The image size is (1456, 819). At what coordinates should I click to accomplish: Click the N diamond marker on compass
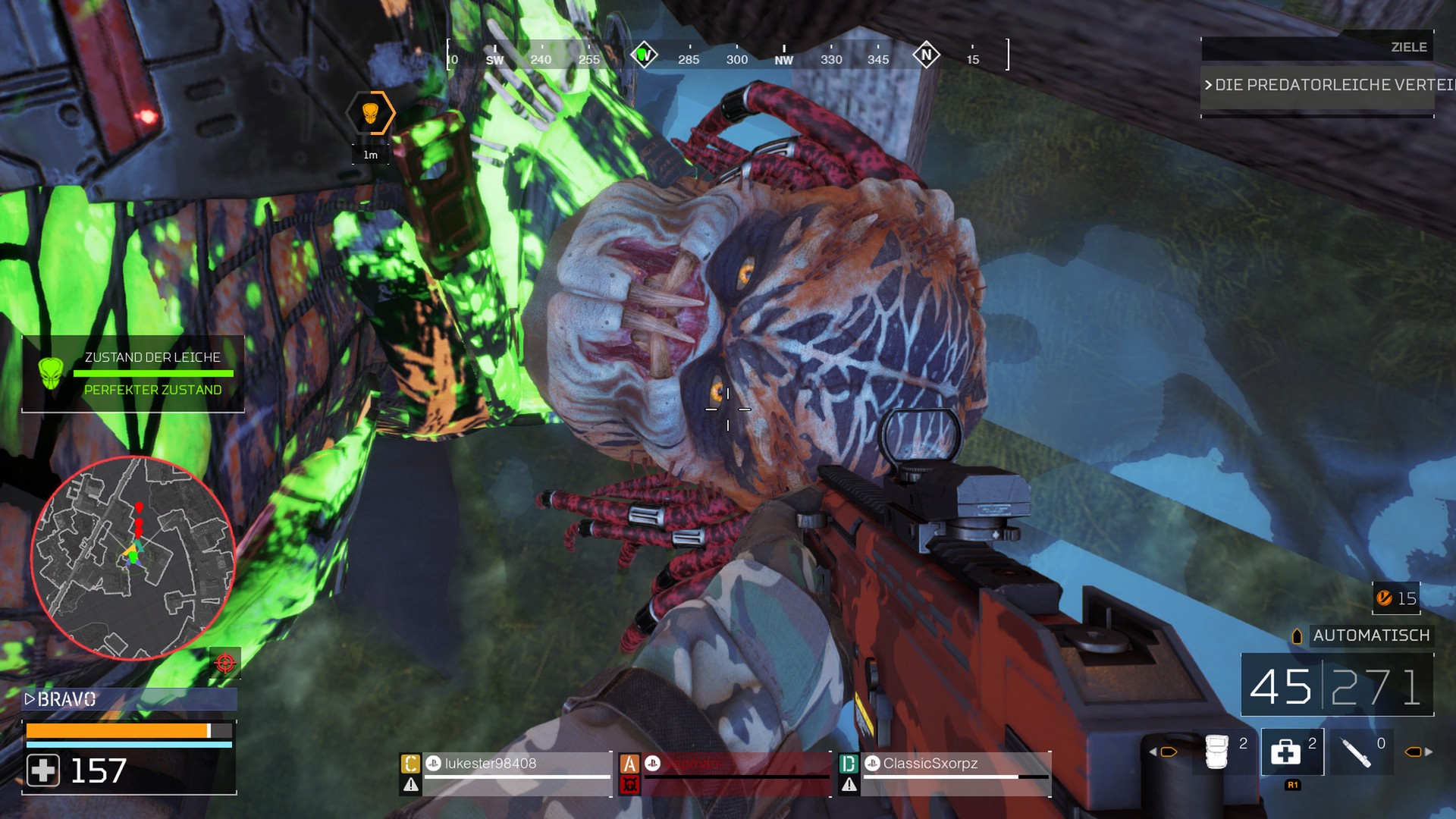point(926,55)
